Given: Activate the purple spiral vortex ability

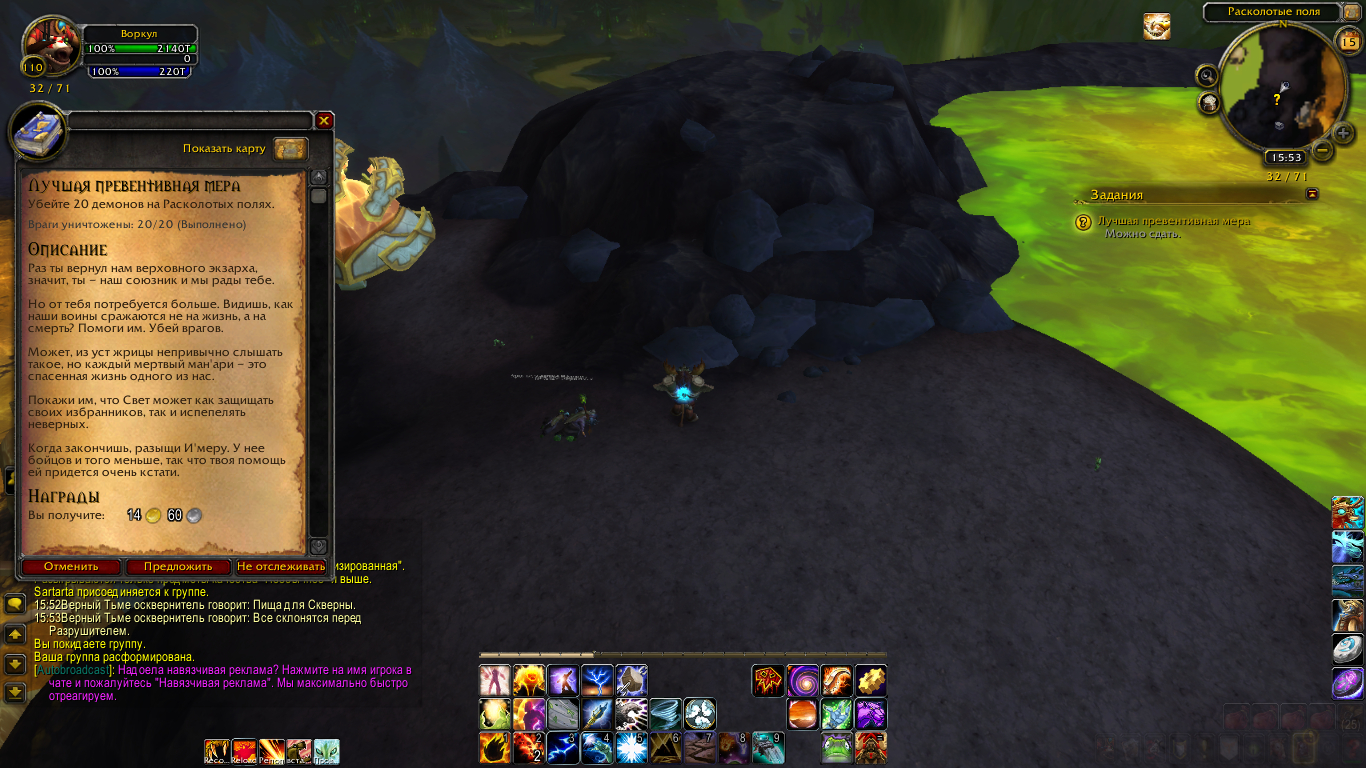Looking at the screenshot, I should tap(802, 681).
